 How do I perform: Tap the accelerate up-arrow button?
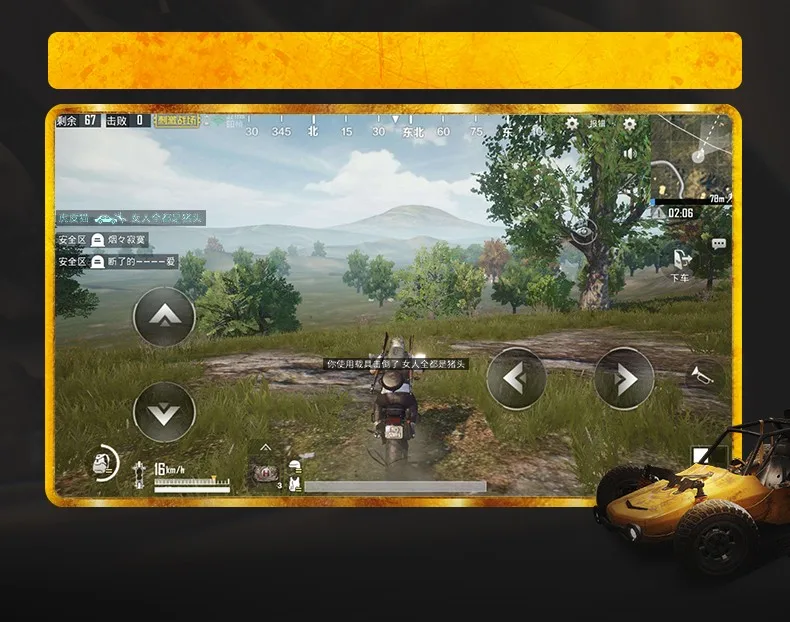[164, 316]
